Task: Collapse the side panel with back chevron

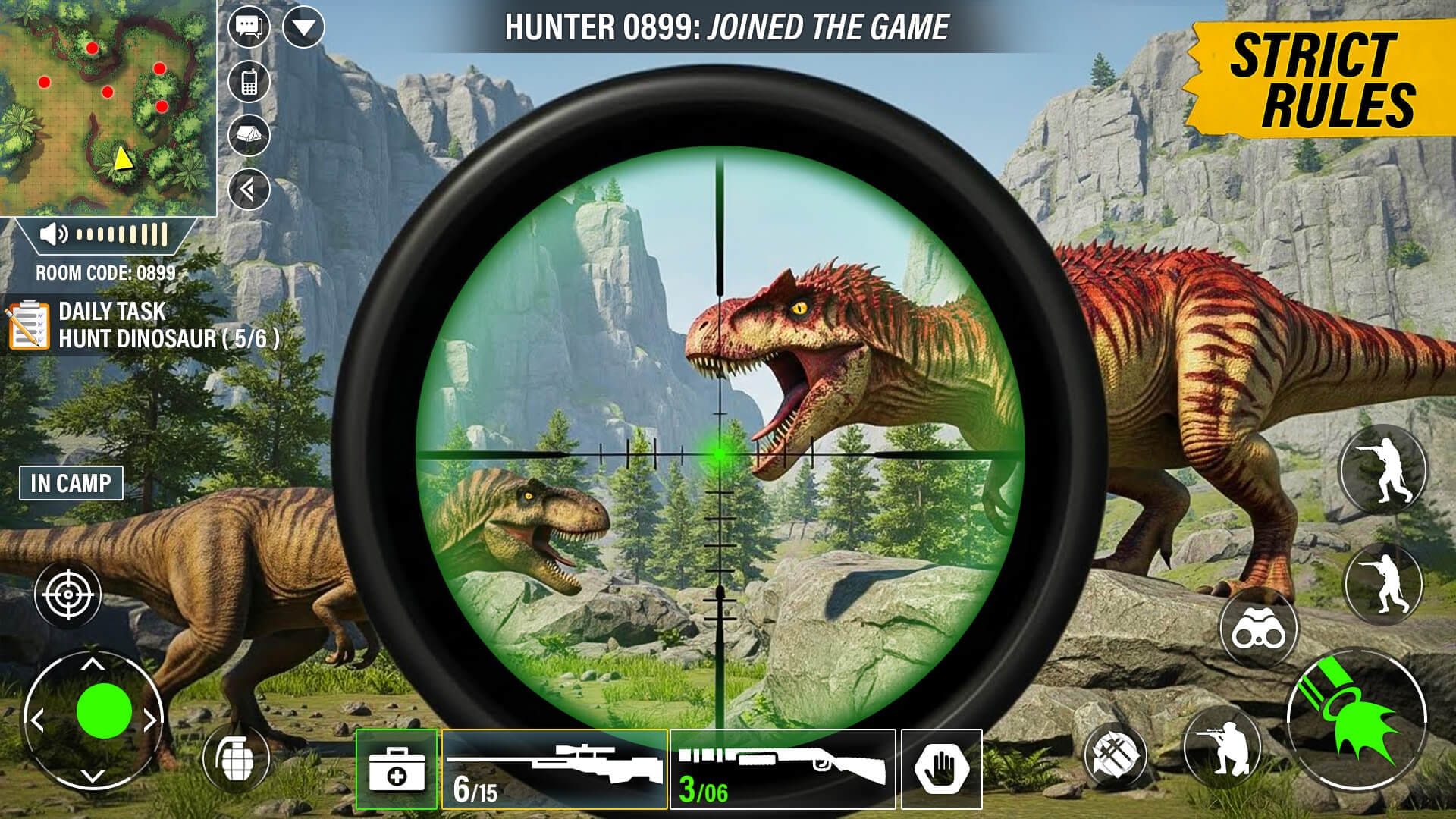Action: pos(248,188)
